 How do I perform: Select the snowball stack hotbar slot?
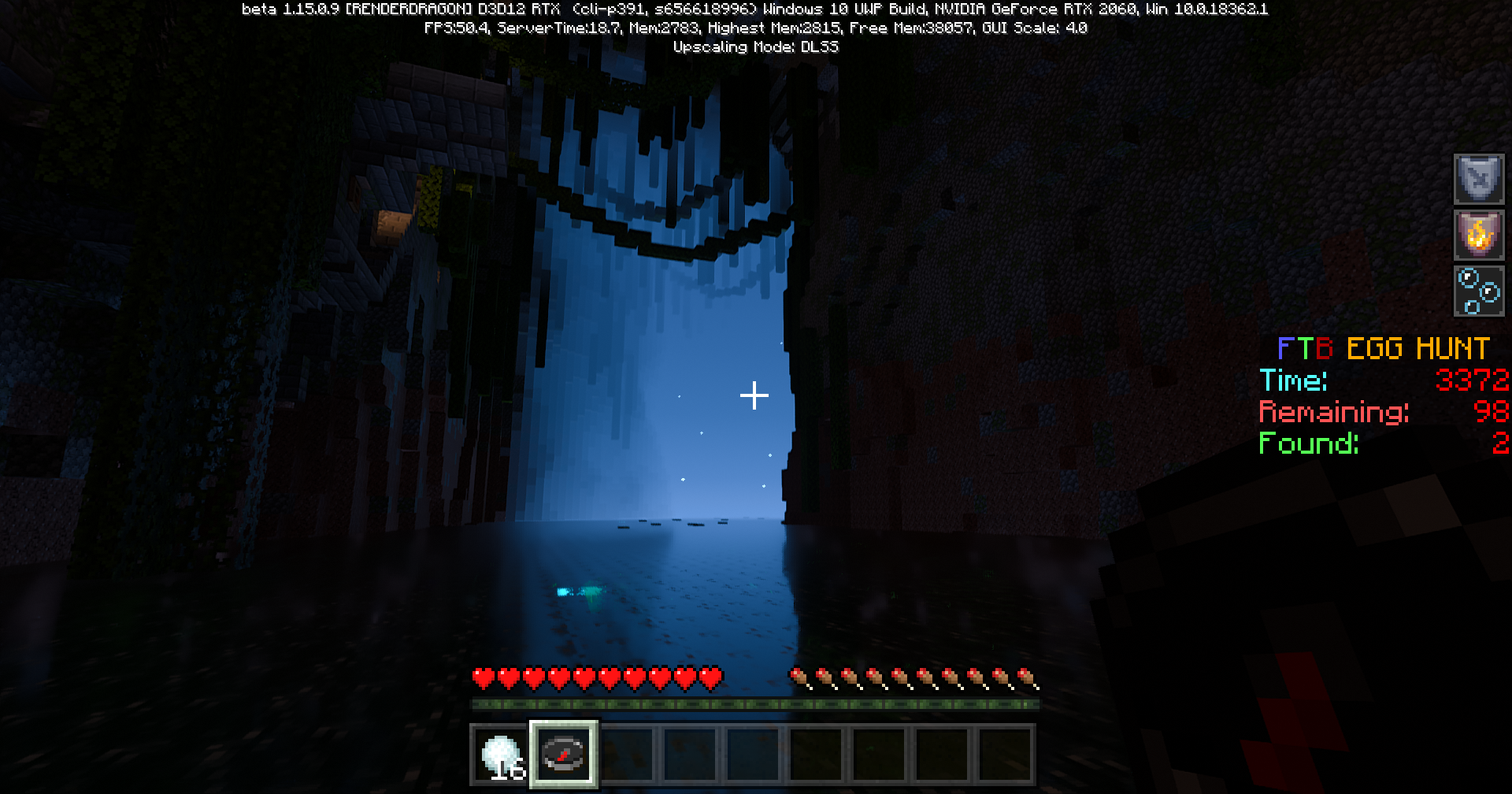pos(502,755)
